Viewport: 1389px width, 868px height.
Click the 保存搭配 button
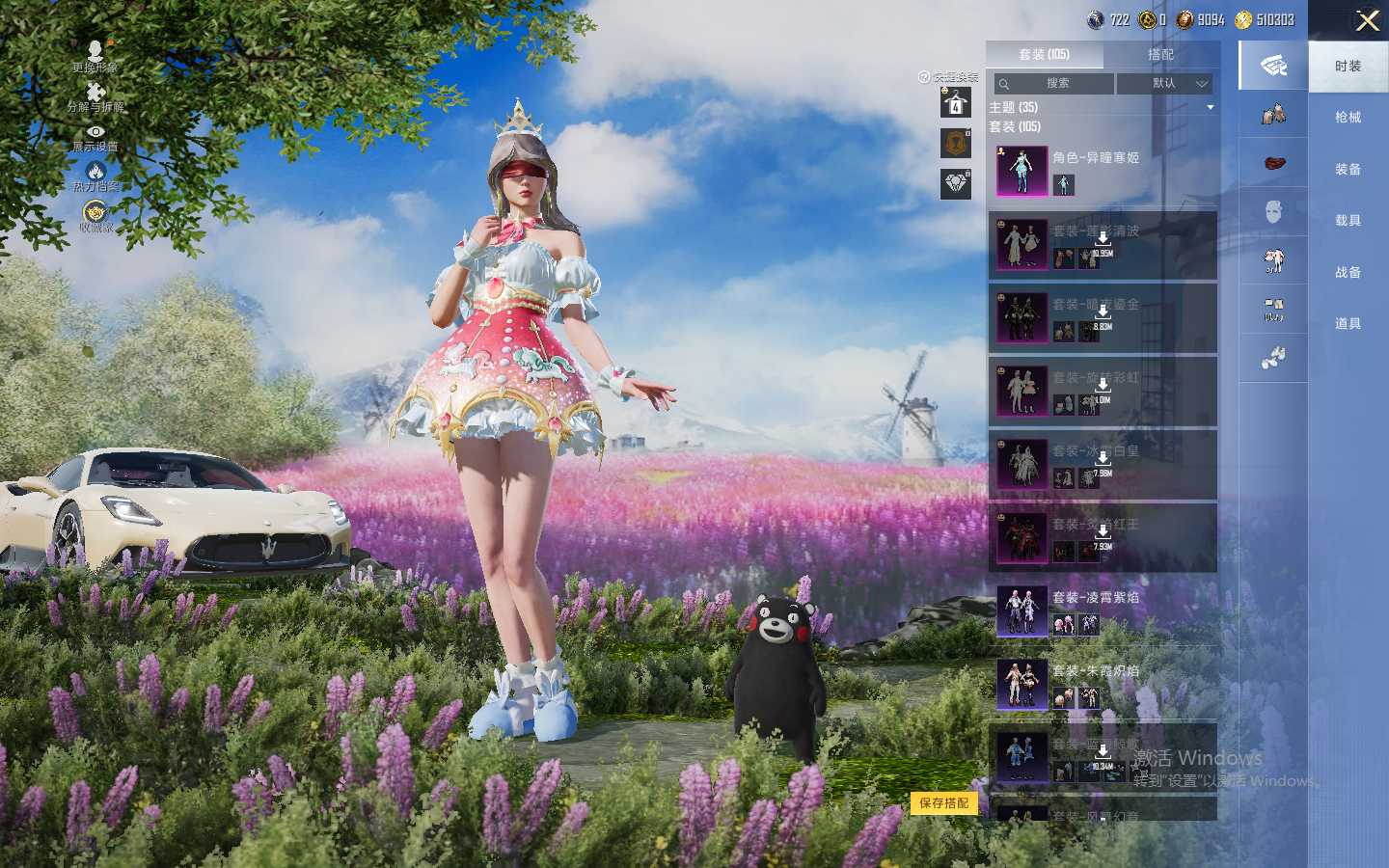pos(943,803)
